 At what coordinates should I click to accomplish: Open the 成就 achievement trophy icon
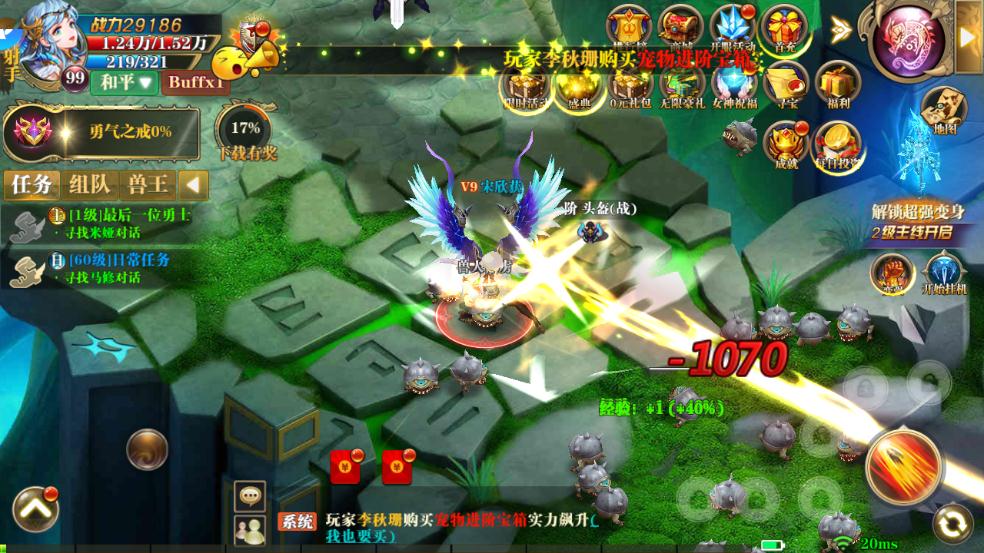pos(786,144)
